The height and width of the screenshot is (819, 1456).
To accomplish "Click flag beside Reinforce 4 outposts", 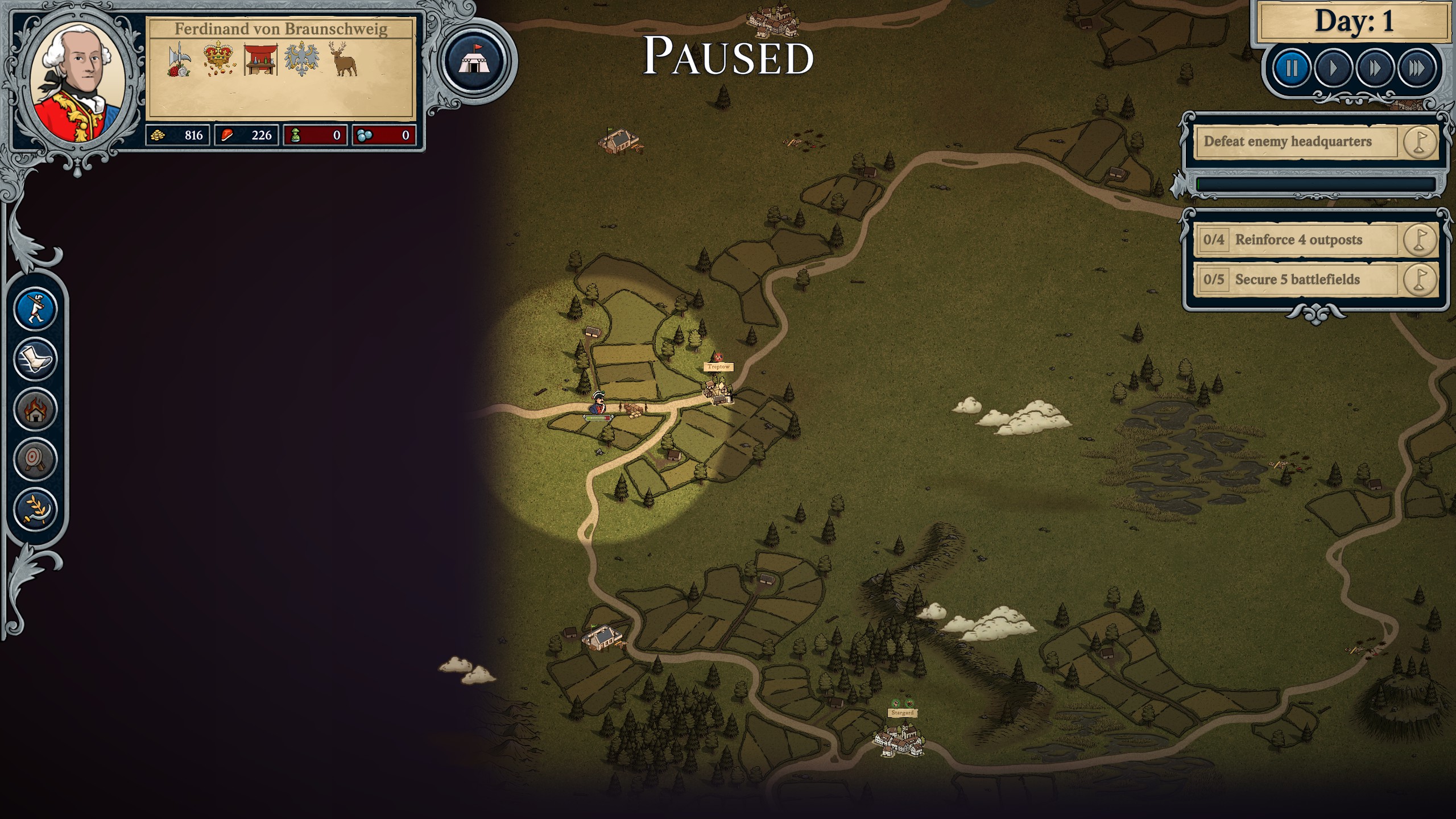I will click(1420, 239).
